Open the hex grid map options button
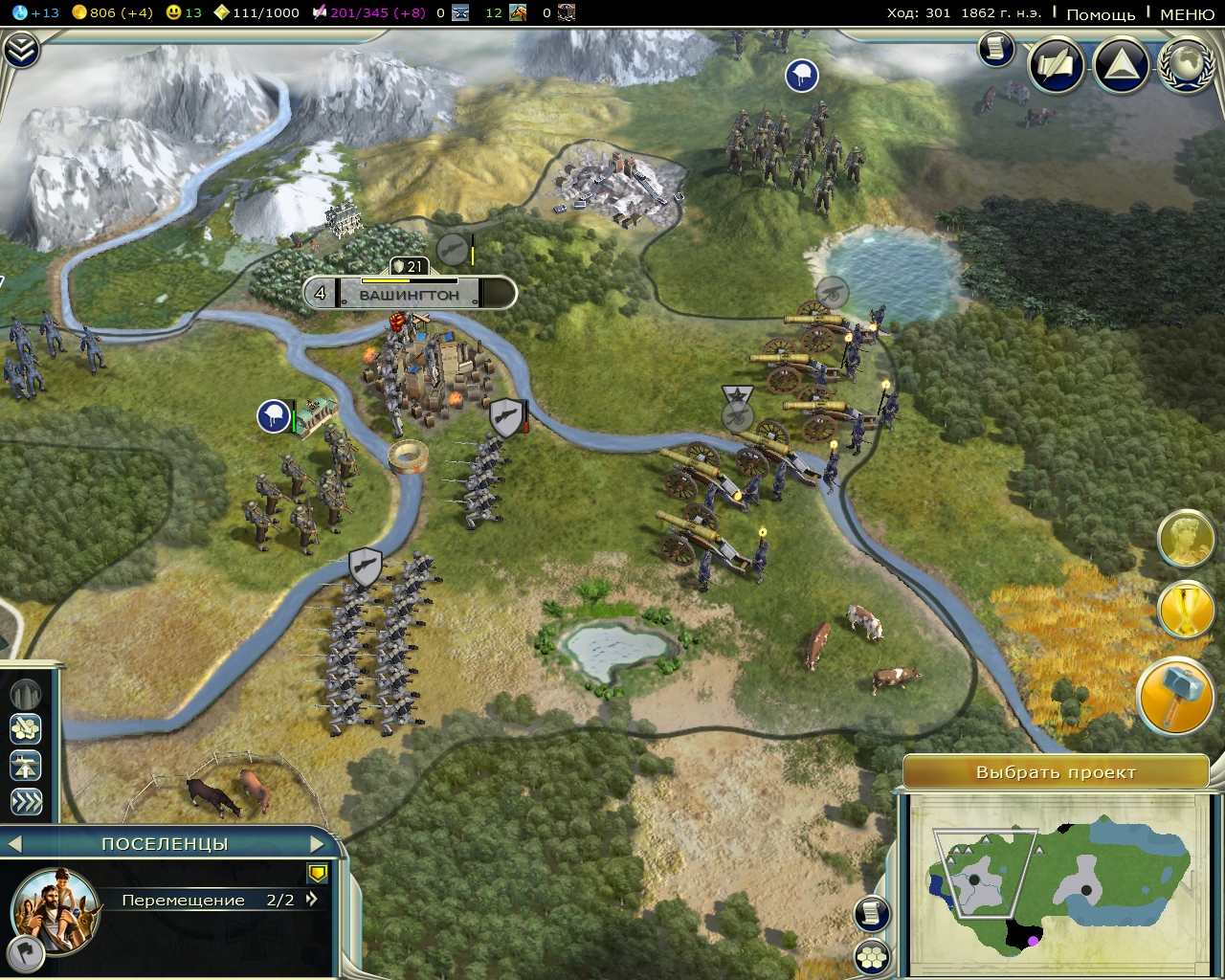 [872, 956]
